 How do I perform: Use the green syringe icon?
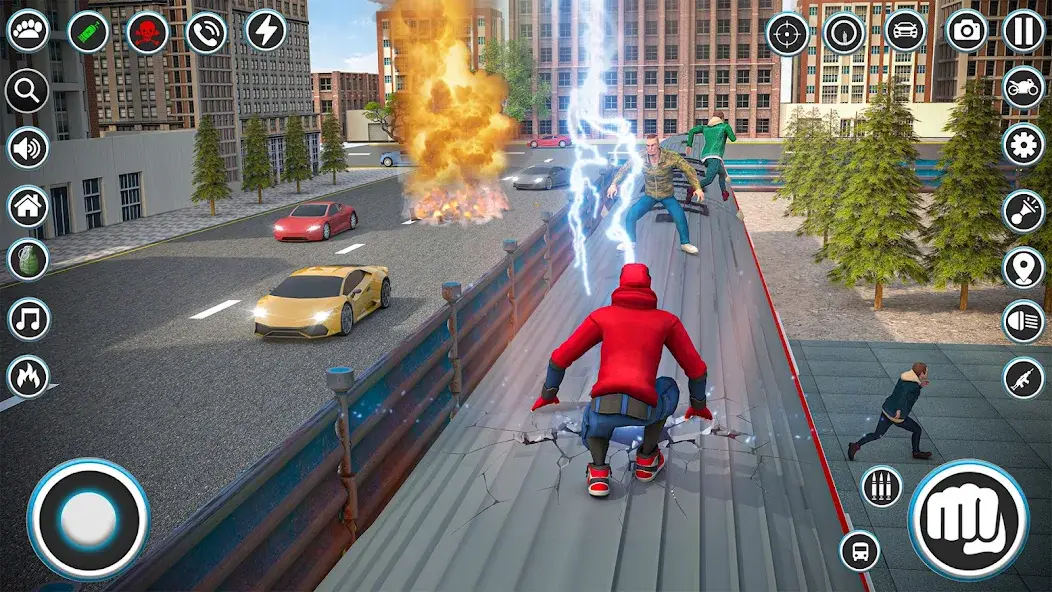pos(88,31)
